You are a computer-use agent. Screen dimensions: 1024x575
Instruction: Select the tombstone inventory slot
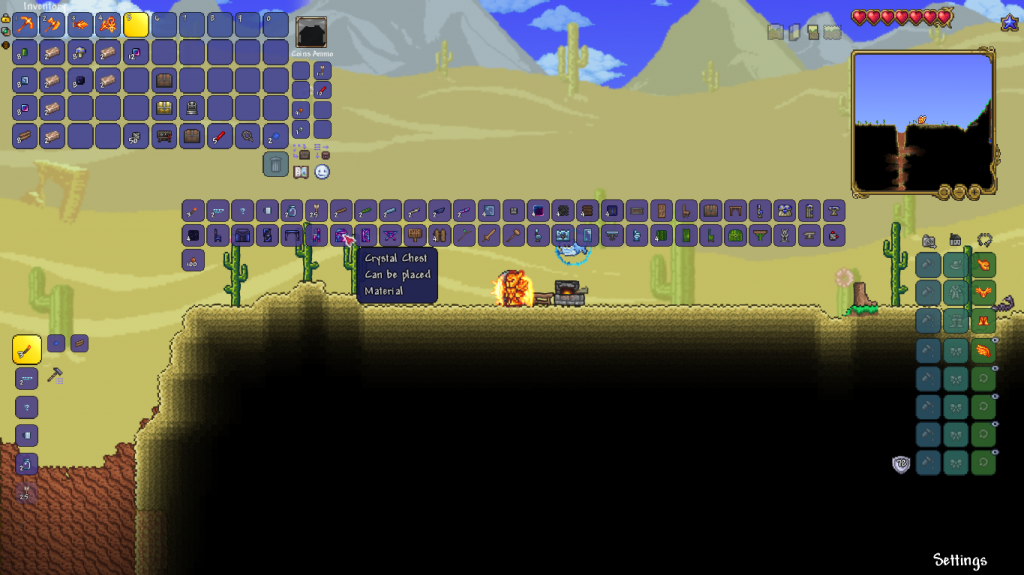pos(192,108)
